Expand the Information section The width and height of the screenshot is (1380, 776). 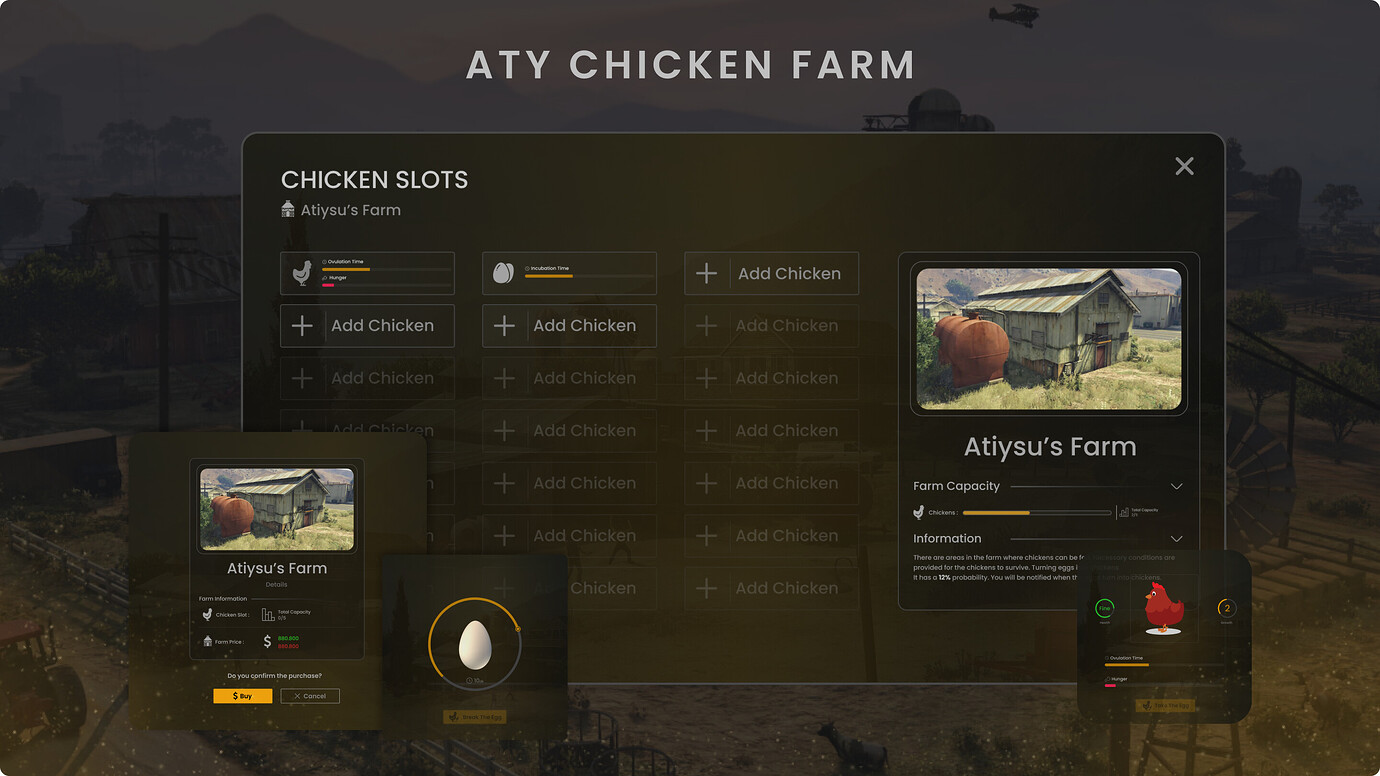(x=1176, y=538)
